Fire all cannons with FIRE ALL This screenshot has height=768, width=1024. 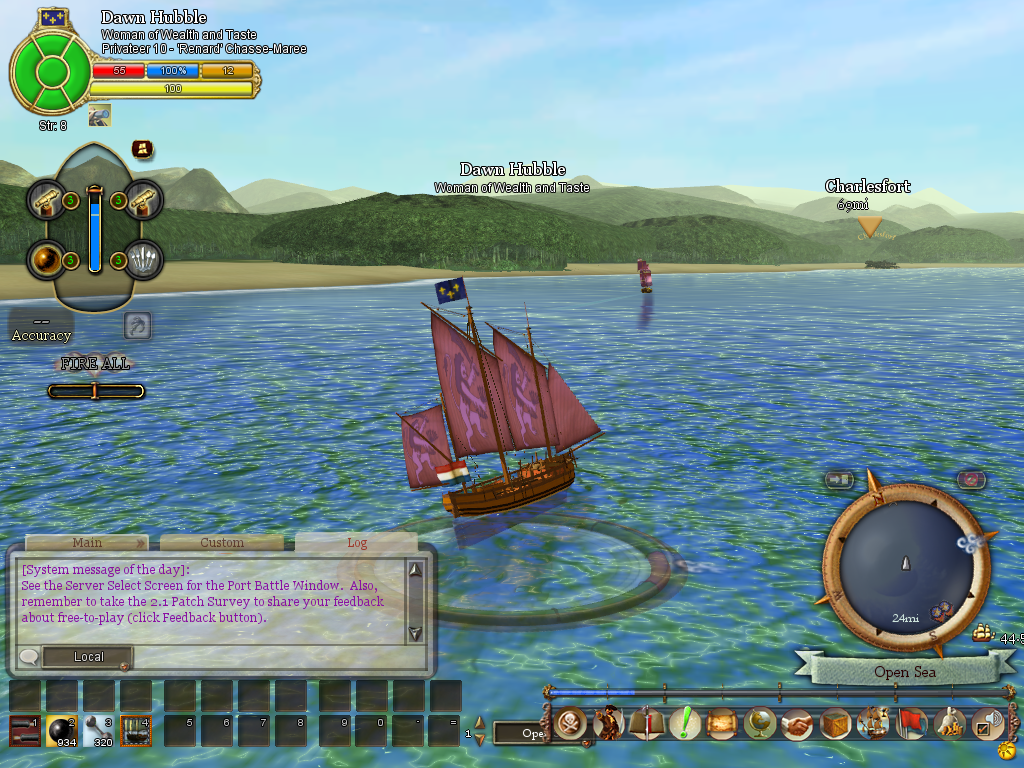coord(95,364)
